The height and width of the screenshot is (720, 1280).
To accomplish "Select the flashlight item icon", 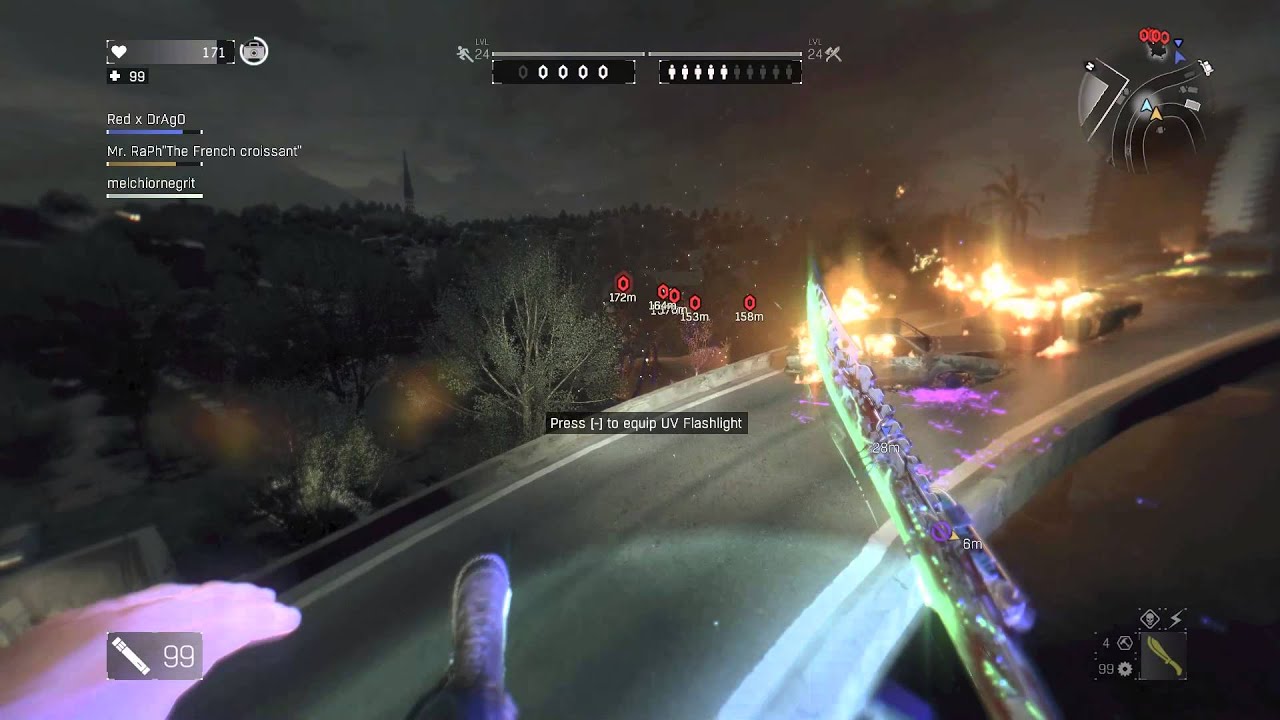I will 131,656.
